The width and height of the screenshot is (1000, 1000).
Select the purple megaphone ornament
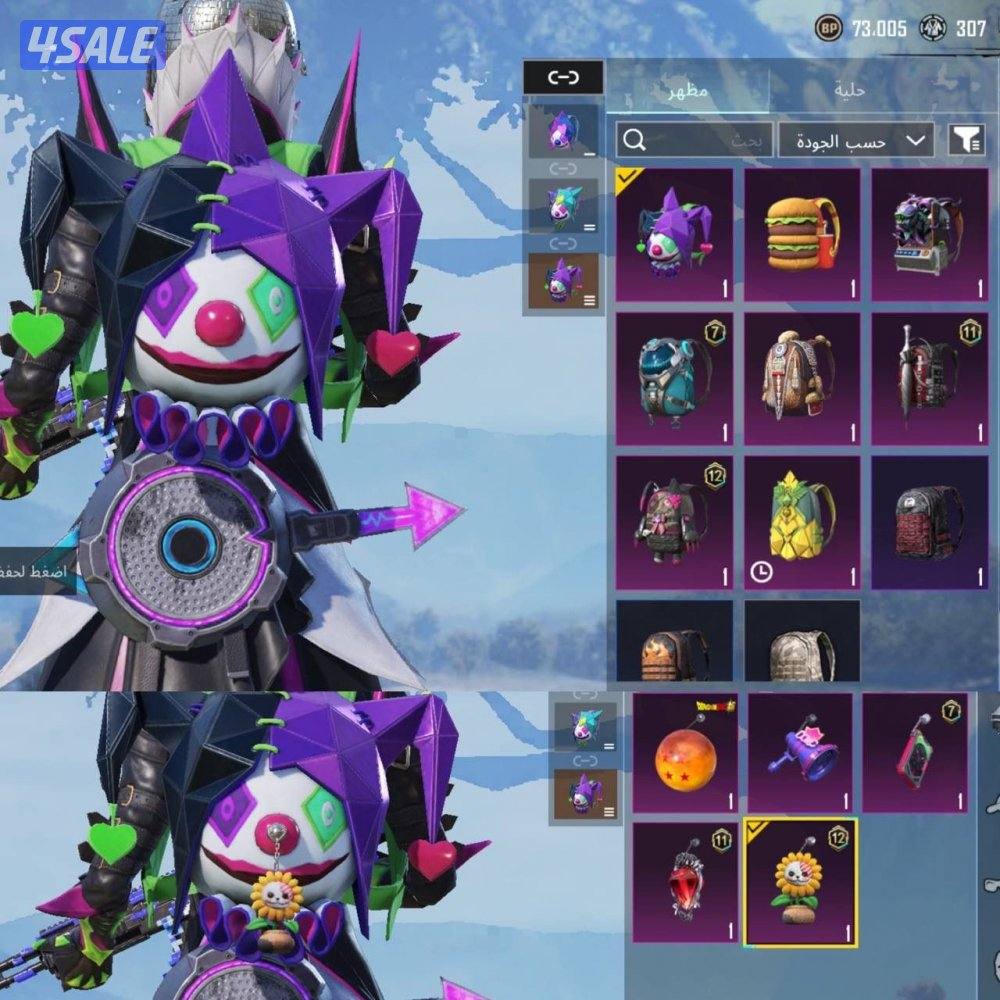tap(800, 753)
